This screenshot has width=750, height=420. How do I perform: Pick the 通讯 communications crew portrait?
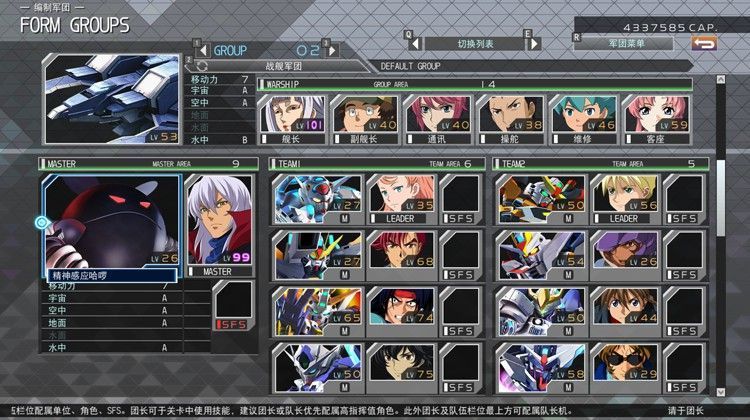click(437, 121)
